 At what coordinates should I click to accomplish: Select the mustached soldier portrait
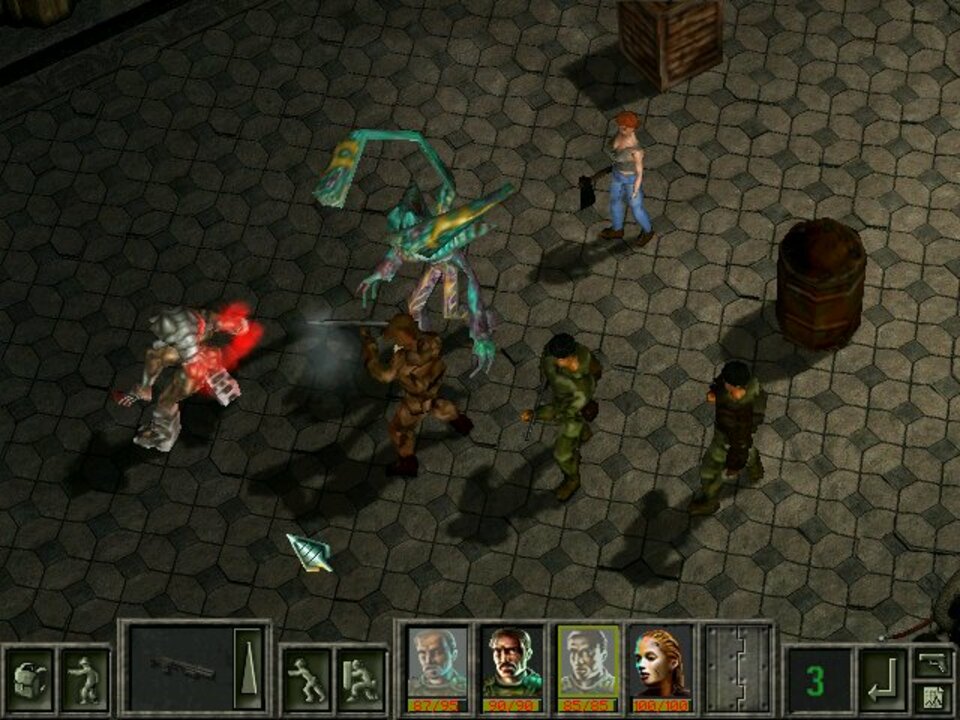click(512, 667)
